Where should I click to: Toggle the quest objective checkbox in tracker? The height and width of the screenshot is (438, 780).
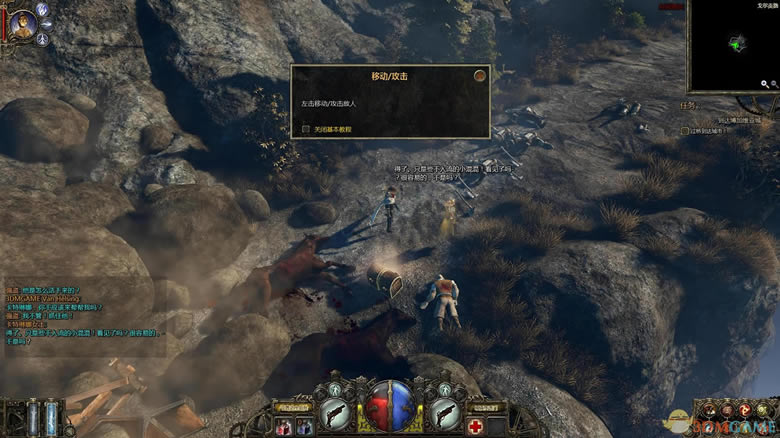click(684, 130)
